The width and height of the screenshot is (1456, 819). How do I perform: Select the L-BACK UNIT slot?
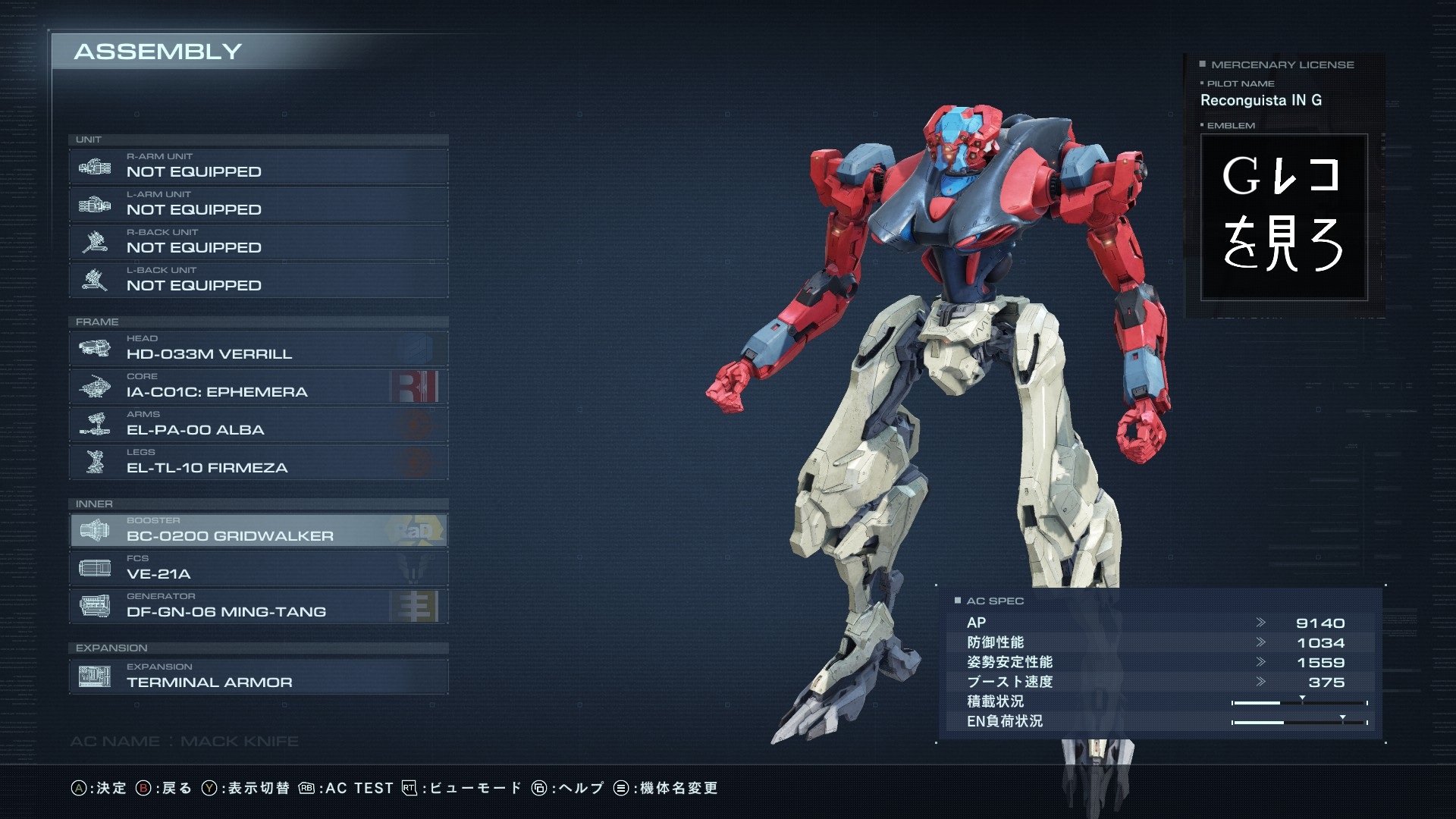coord(258,280)
